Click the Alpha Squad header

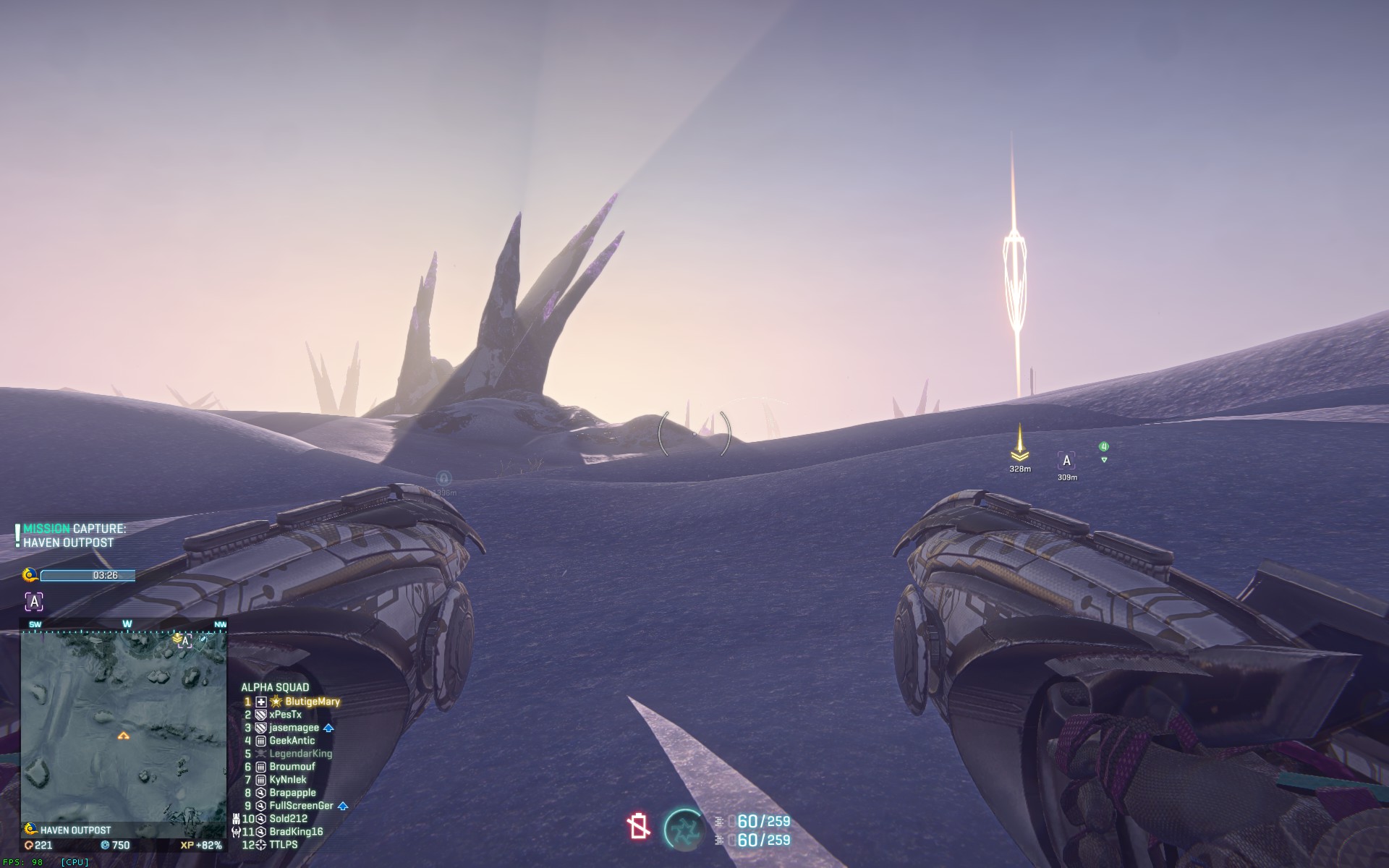point(275,687)
